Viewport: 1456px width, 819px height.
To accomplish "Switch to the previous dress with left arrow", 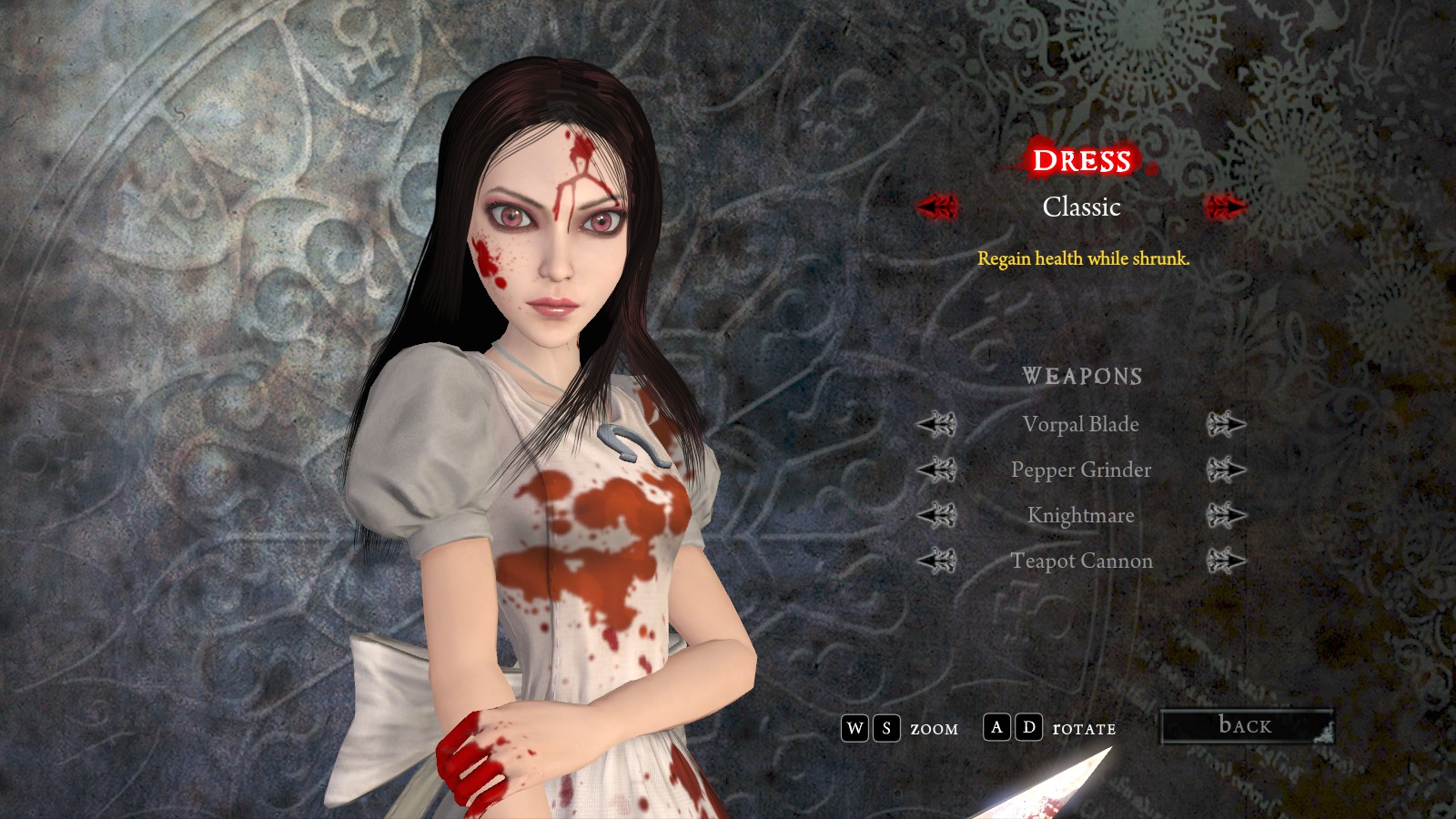I will 937,207.
